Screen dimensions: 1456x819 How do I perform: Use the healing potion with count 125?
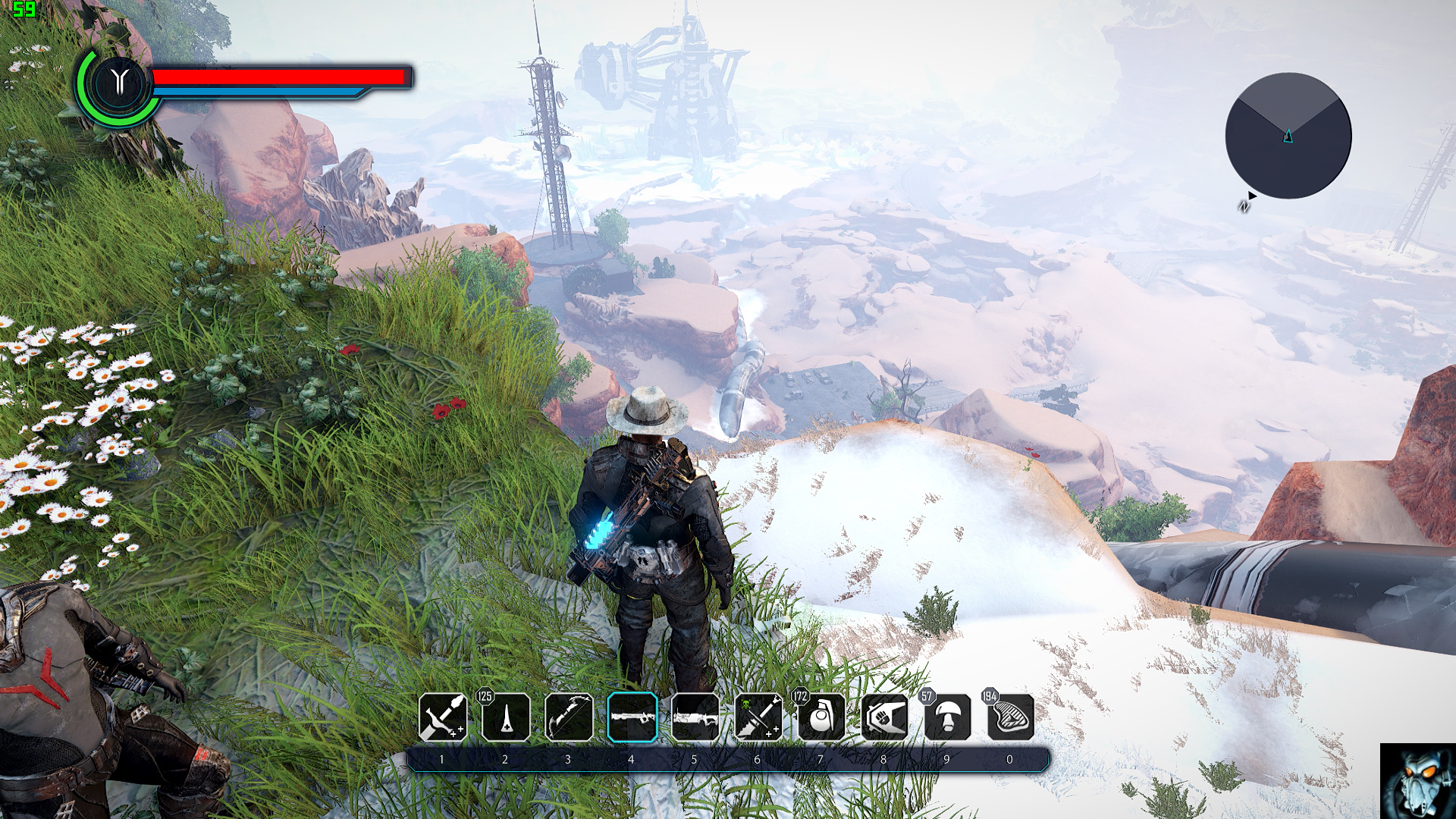click(506, 717)
